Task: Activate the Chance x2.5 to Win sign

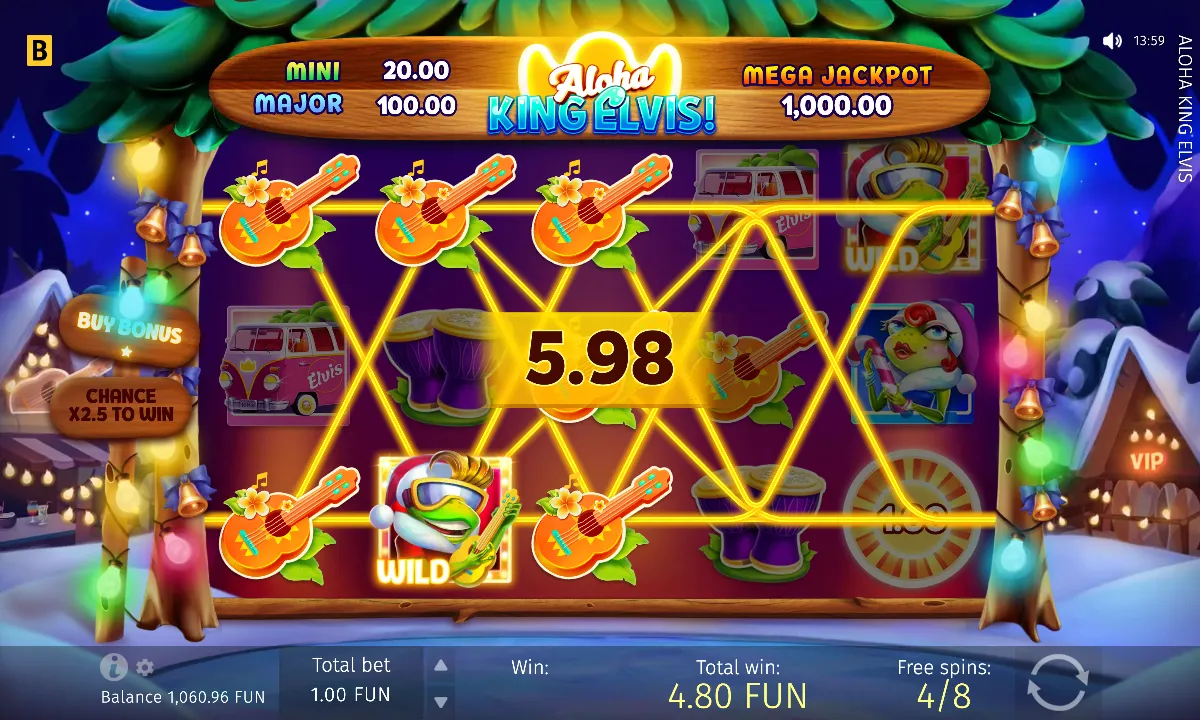Action: (122, 405)
